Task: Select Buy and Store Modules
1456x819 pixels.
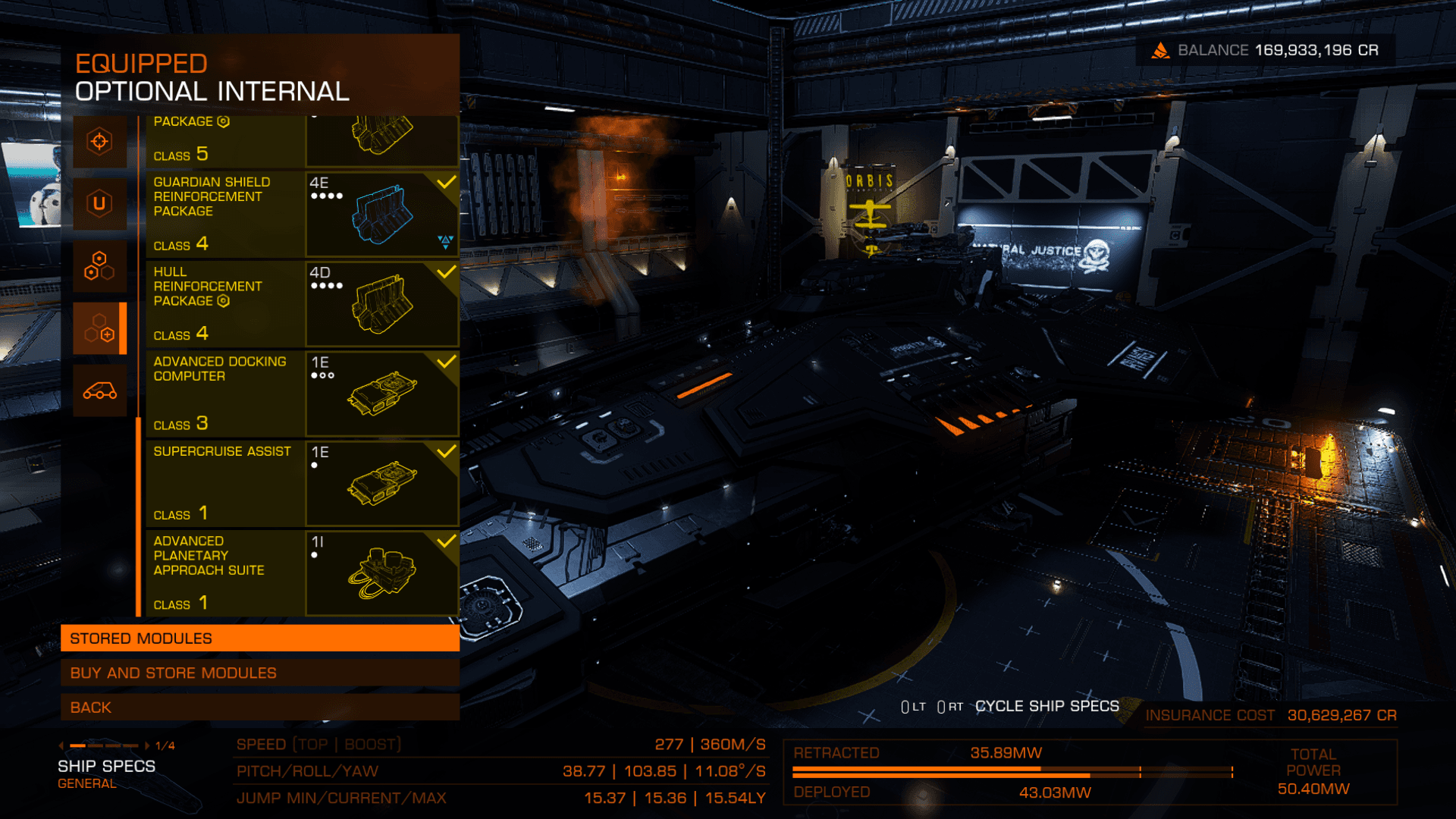Action: pos(259,673)
